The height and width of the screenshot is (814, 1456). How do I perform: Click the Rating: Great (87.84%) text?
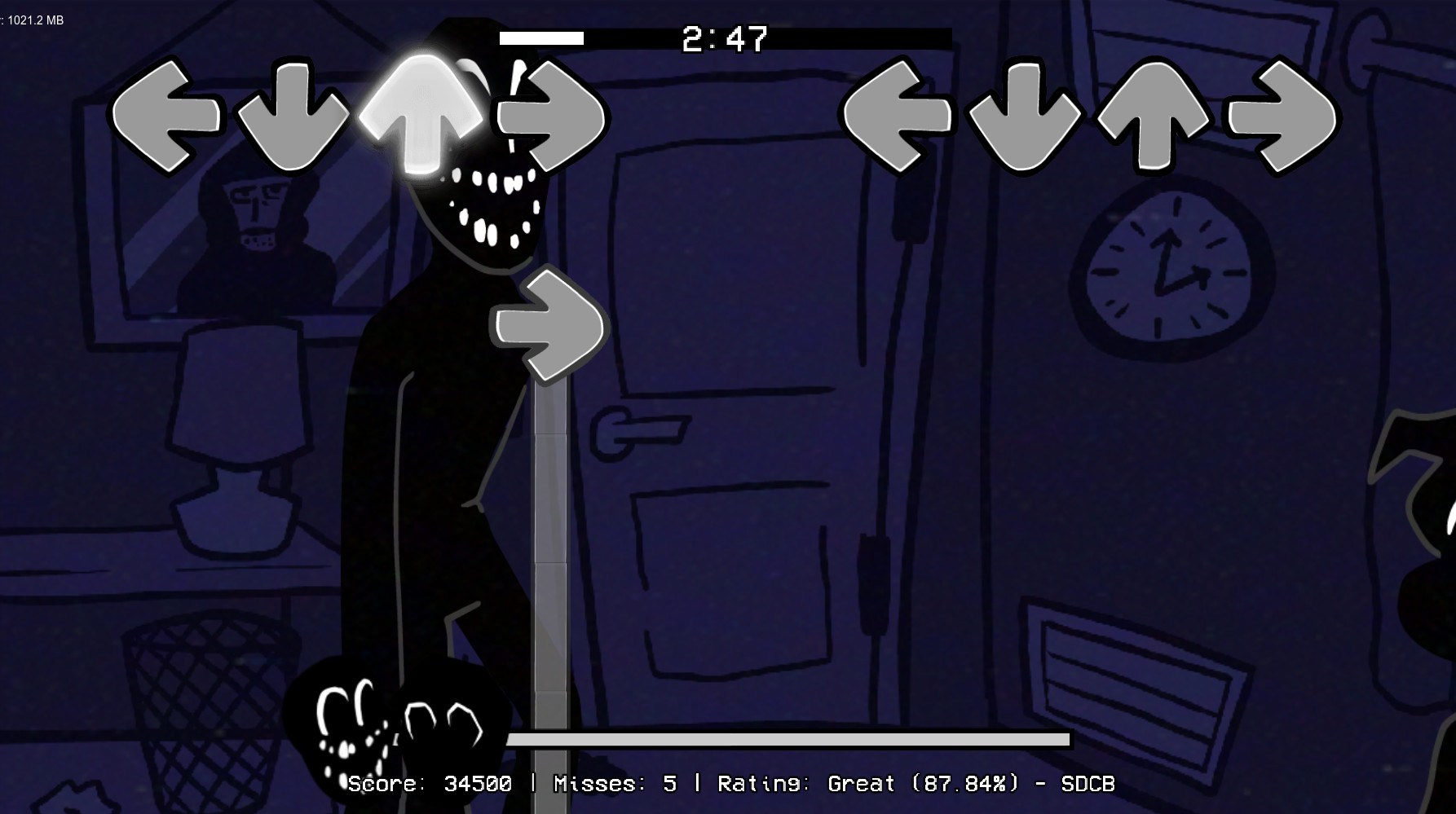pyautogui.click(x=867, y=783)
